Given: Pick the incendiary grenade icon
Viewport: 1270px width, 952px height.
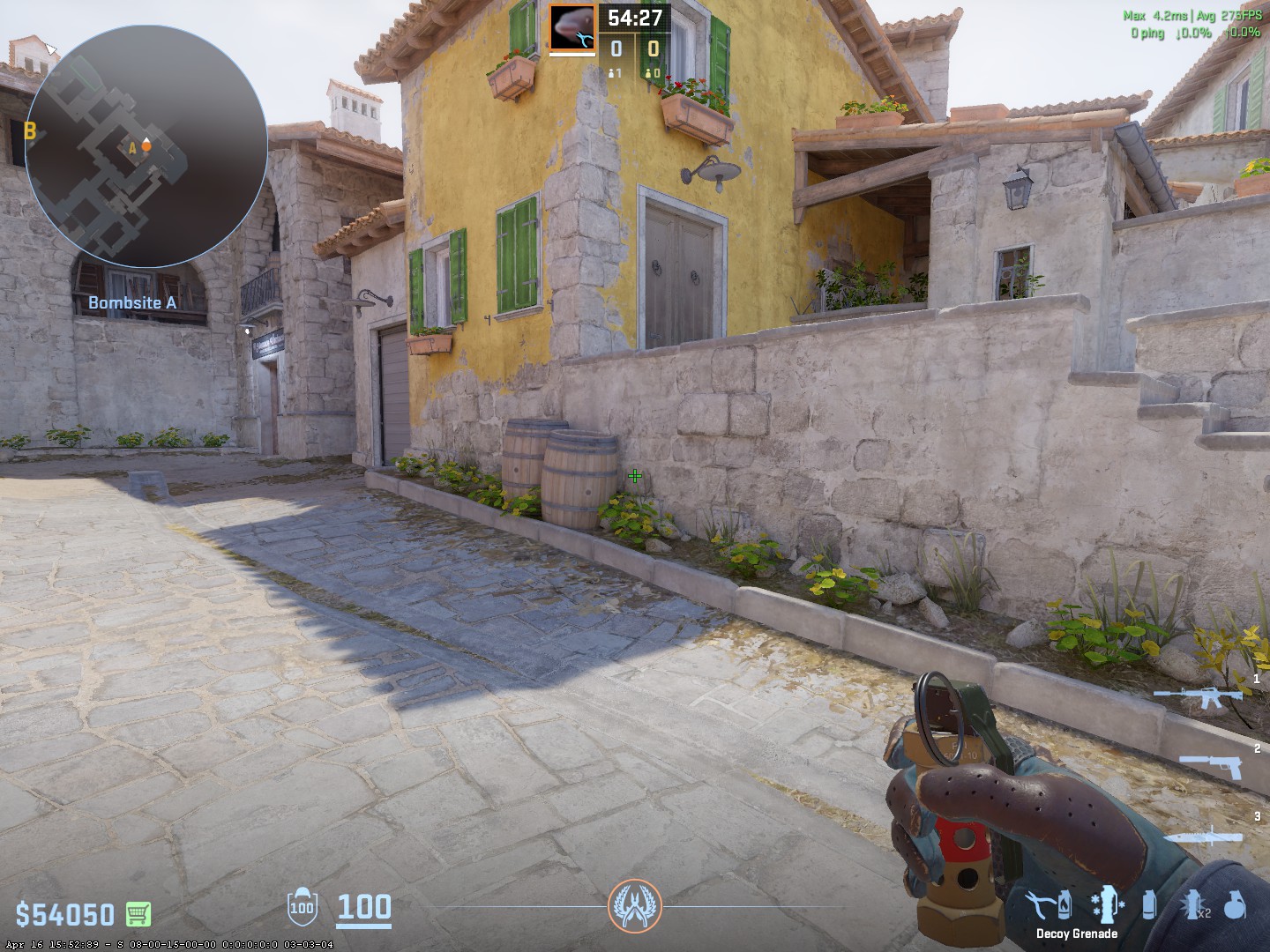Looking at the screenshot, I should (x=1065, y=904).
